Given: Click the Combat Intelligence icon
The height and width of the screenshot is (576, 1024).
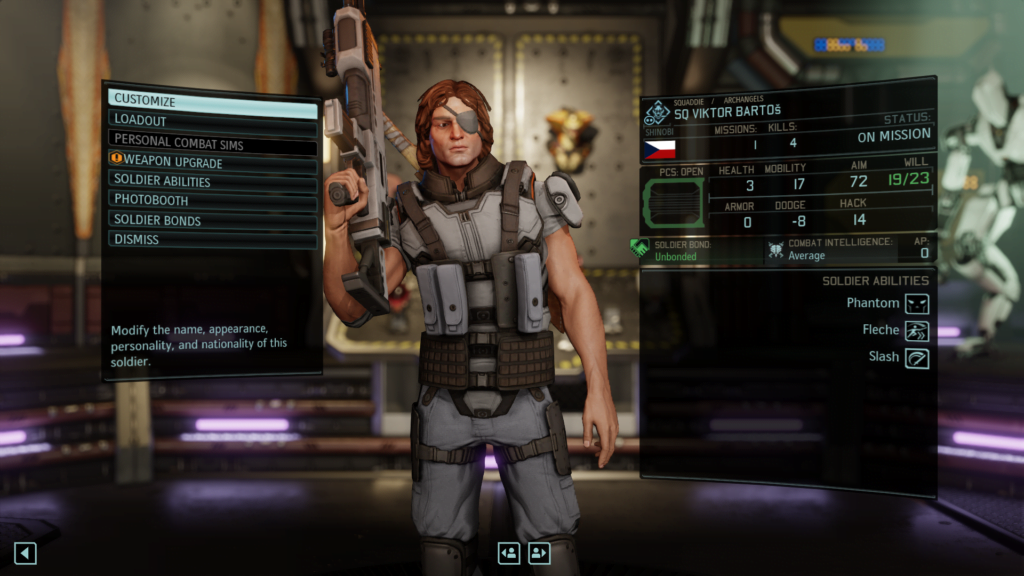Looking at the screenshot, I should click(x=776, y=250).
